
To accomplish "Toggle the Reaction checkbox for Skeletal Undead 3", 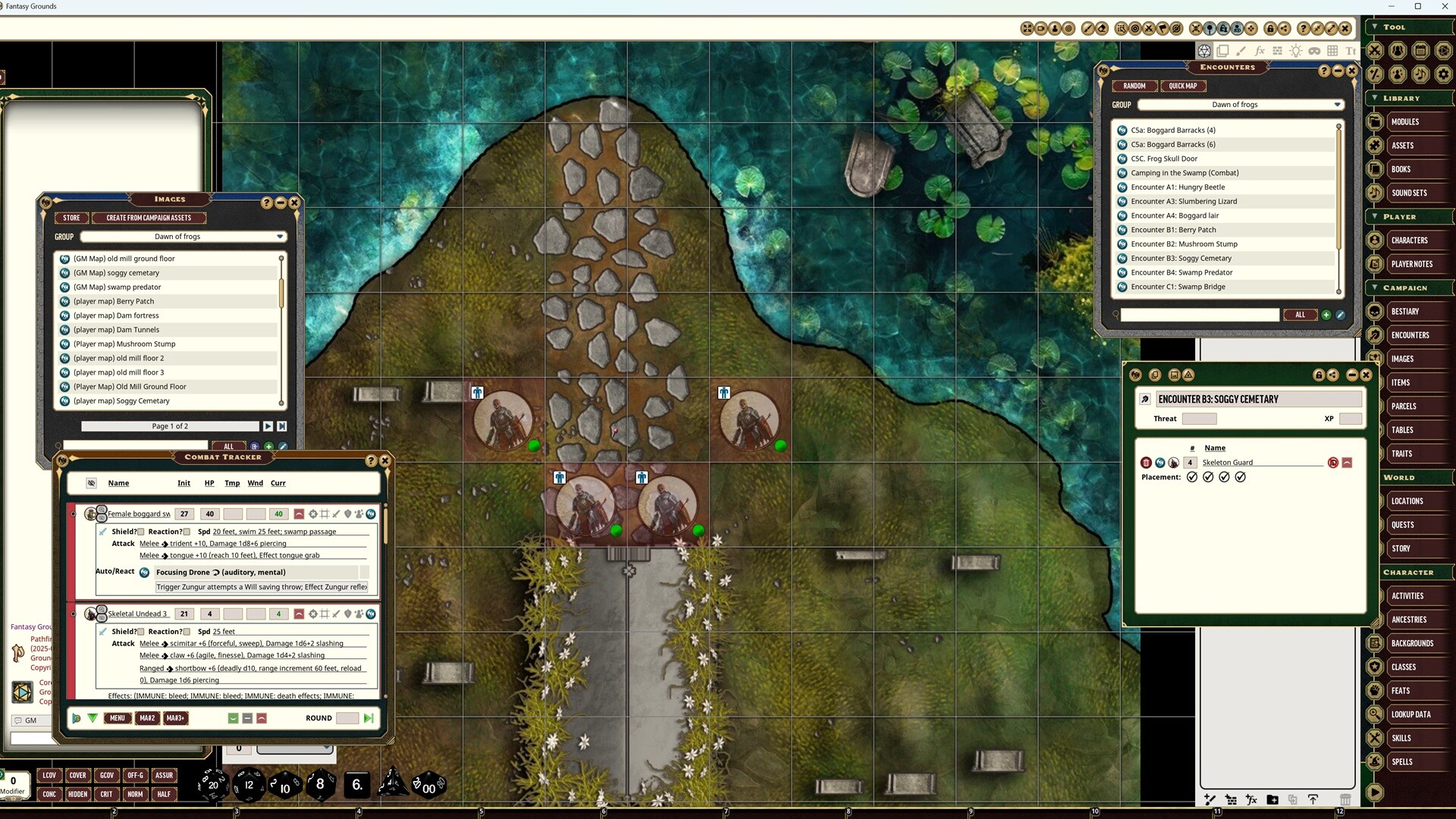I will (x=187, y=631).
